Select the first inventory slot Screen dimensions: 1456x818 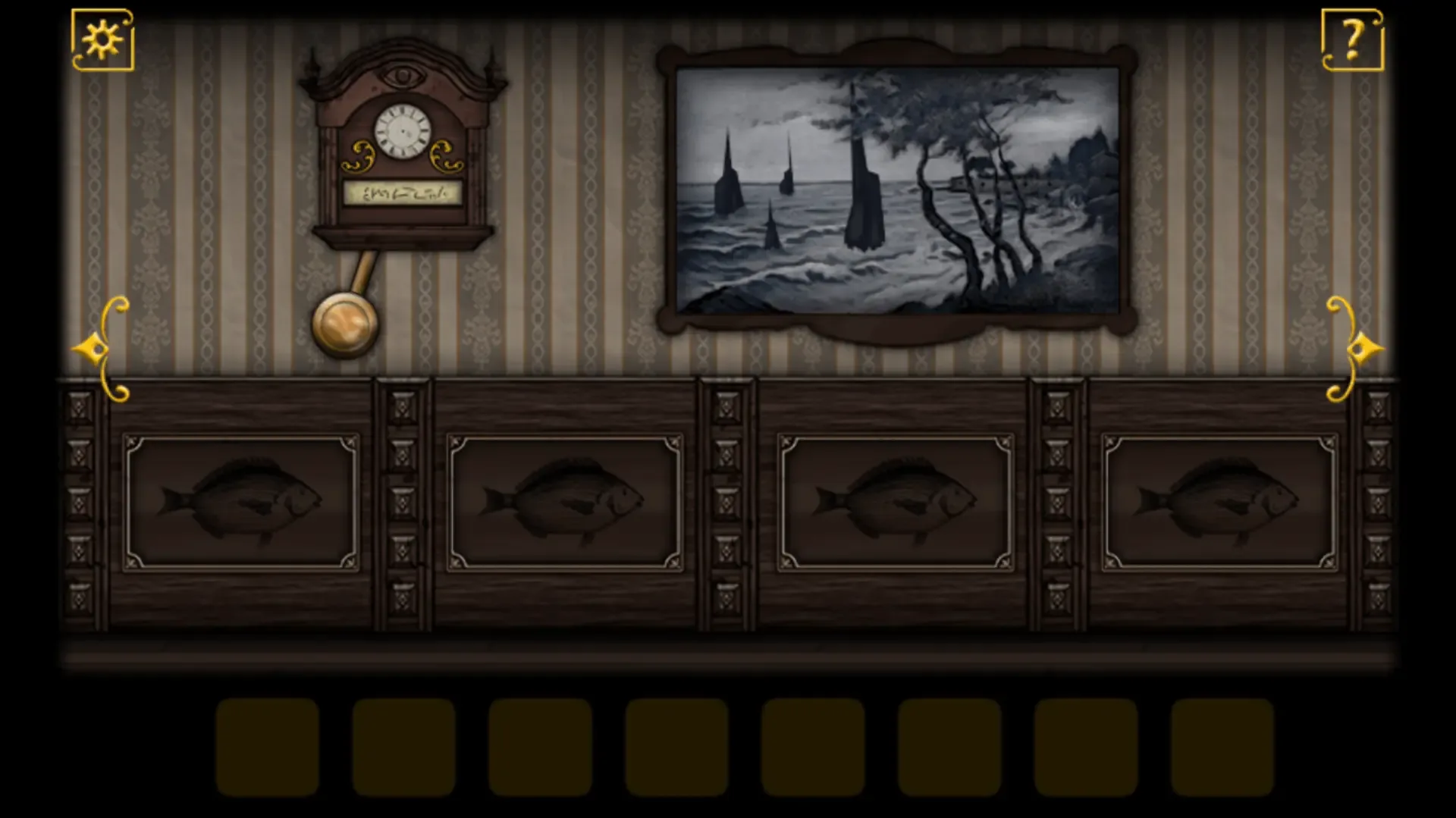point(265,747)
